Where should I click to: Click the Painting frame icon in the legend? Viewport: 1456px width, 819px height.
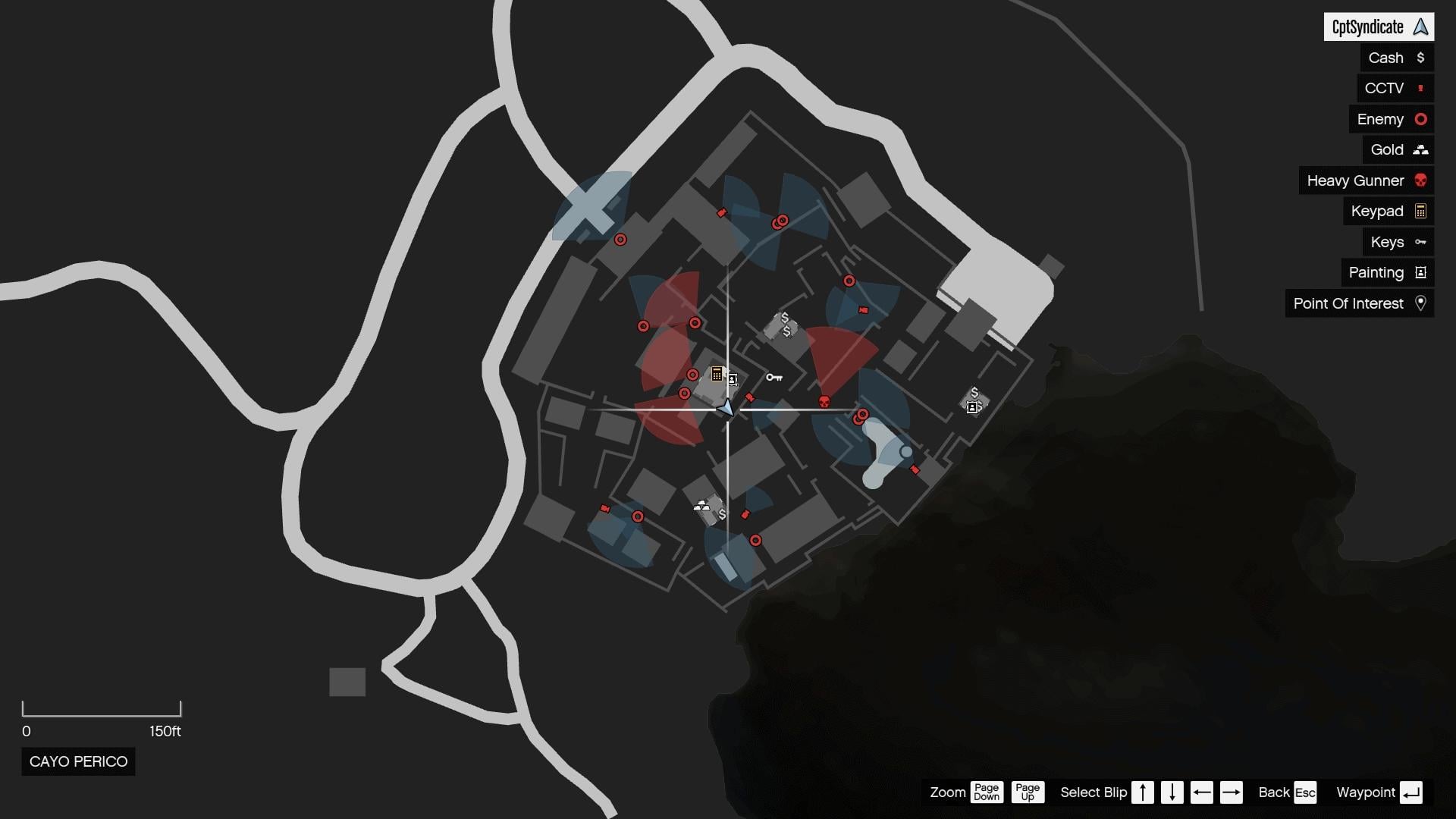[1419, 272]
